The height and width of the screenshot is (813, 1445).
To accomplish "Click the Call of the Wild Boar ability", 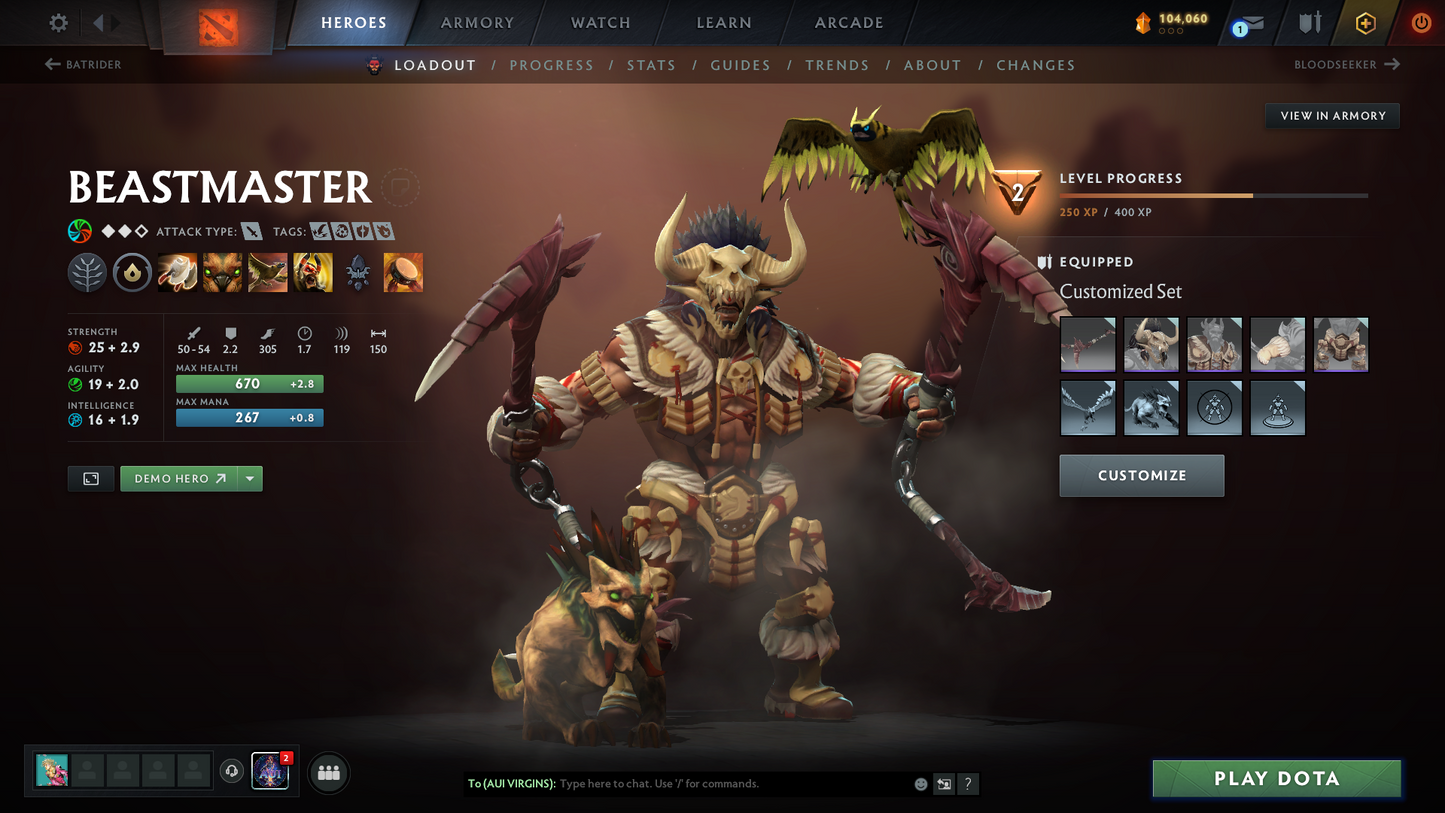I will pos(222,271).
